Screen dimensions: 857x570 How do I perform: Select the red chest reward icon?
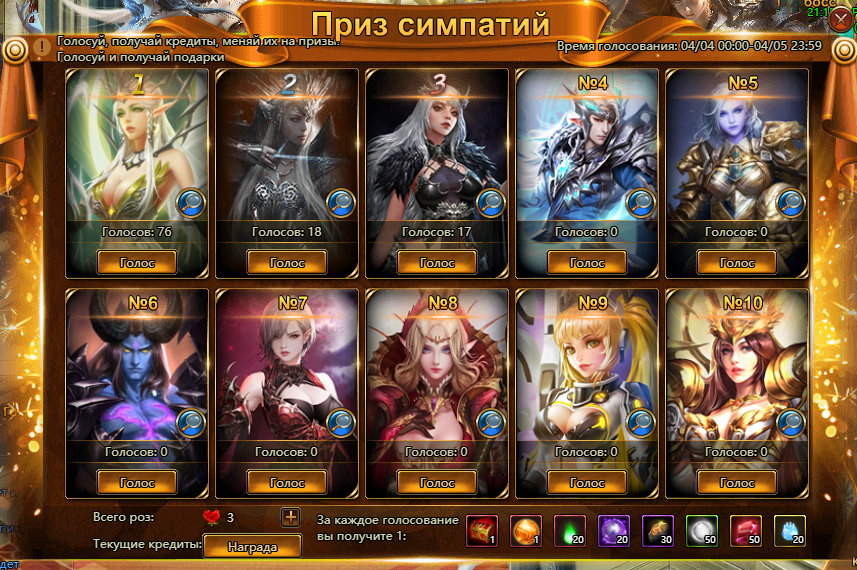pyautogui.click(x=482, y=531)
